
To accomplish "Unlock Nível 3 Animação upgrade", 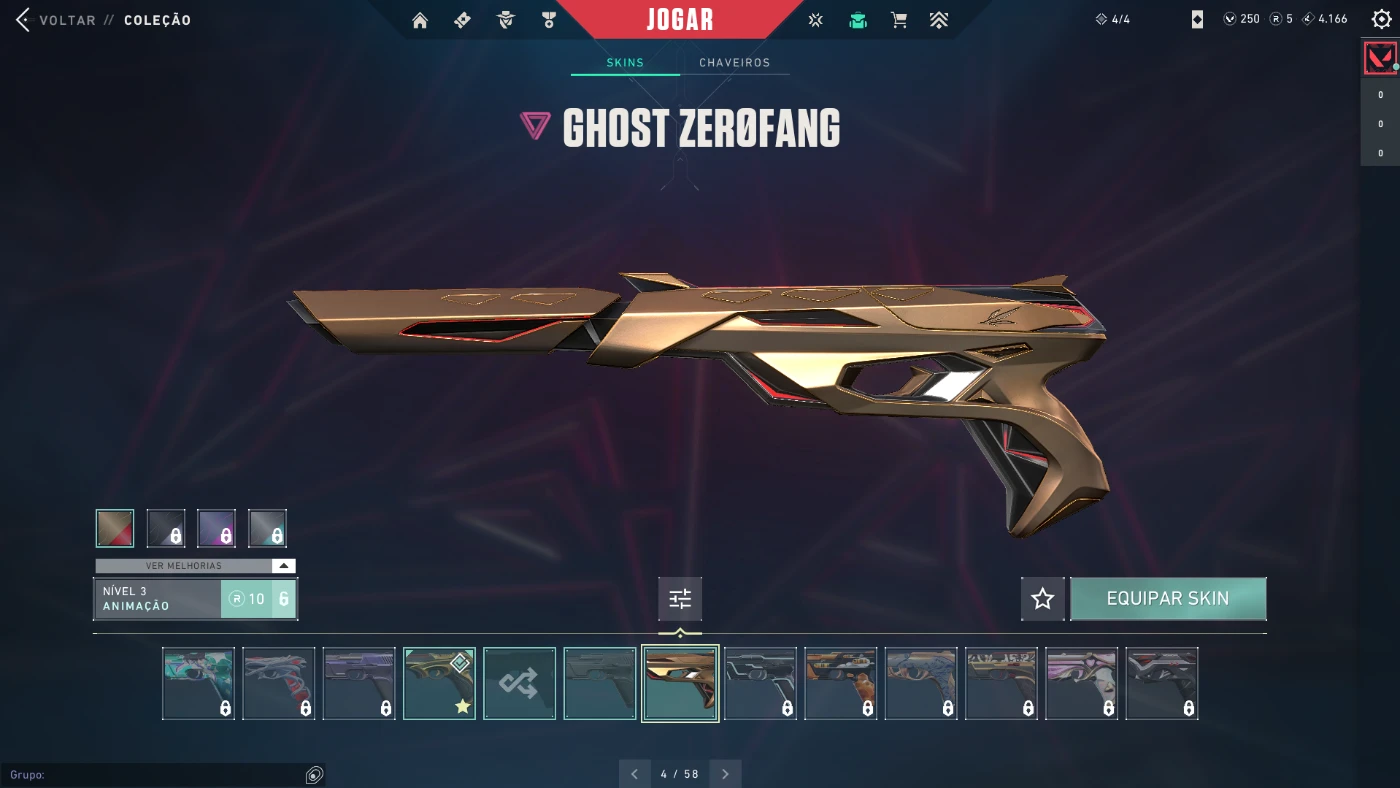I will click(258, 599).
